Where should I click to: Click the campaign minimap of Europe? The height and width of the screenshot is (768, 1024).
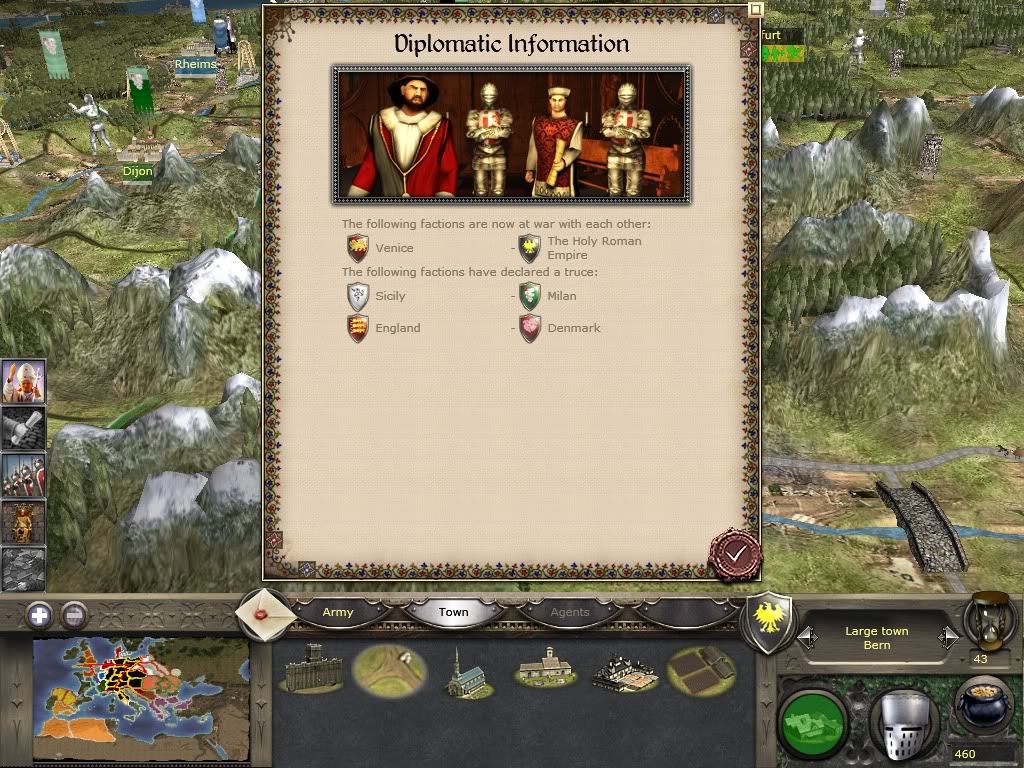[x=141, y=699]
